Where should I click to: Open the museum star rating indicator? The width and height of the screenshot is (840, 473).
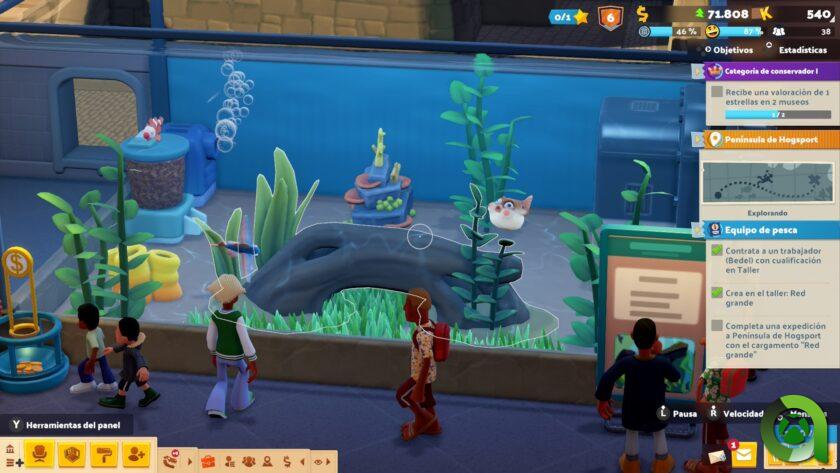(x=568, y=16)
